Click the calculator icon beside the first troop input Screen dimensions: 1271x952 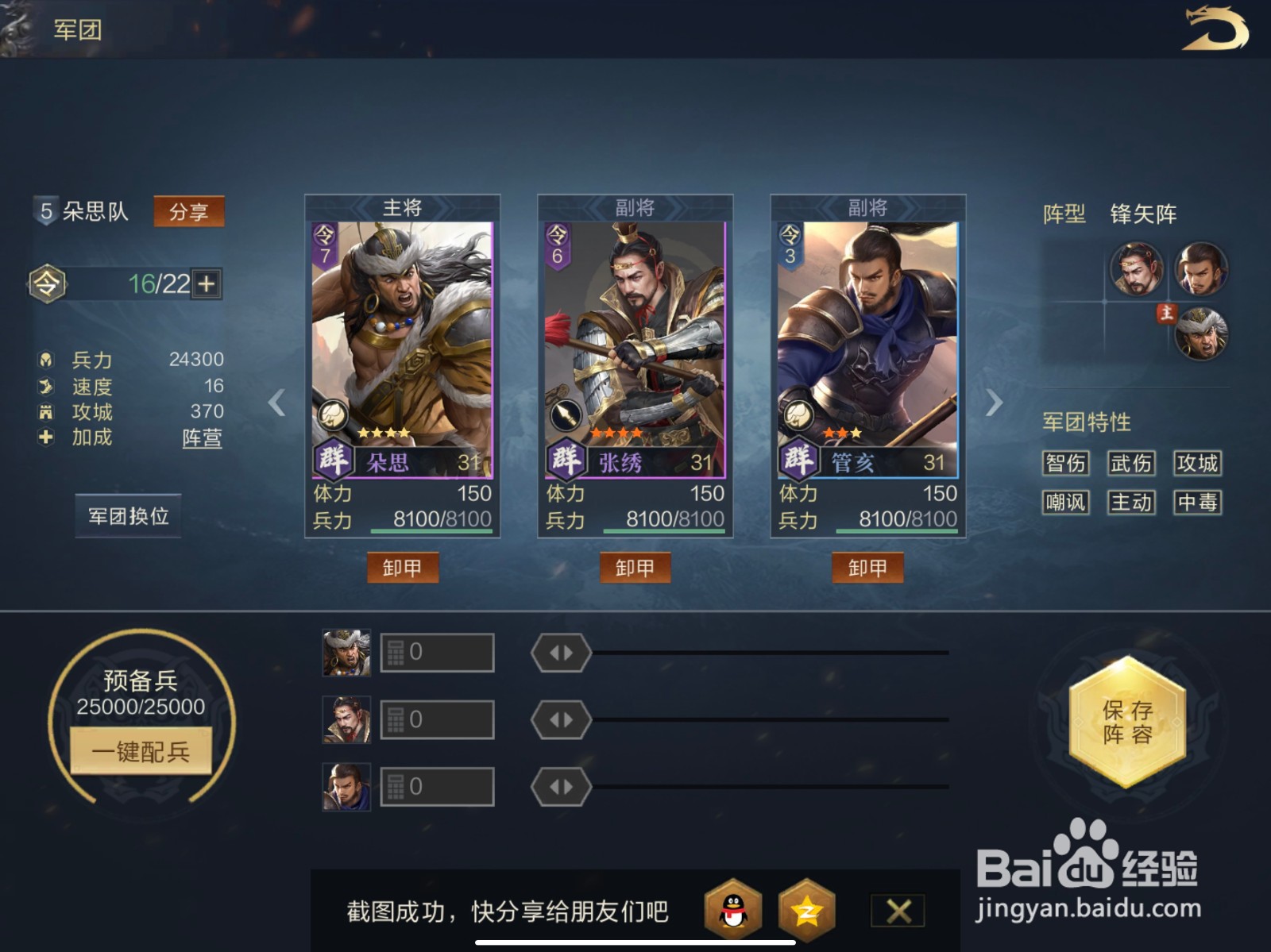pos(394,651)
